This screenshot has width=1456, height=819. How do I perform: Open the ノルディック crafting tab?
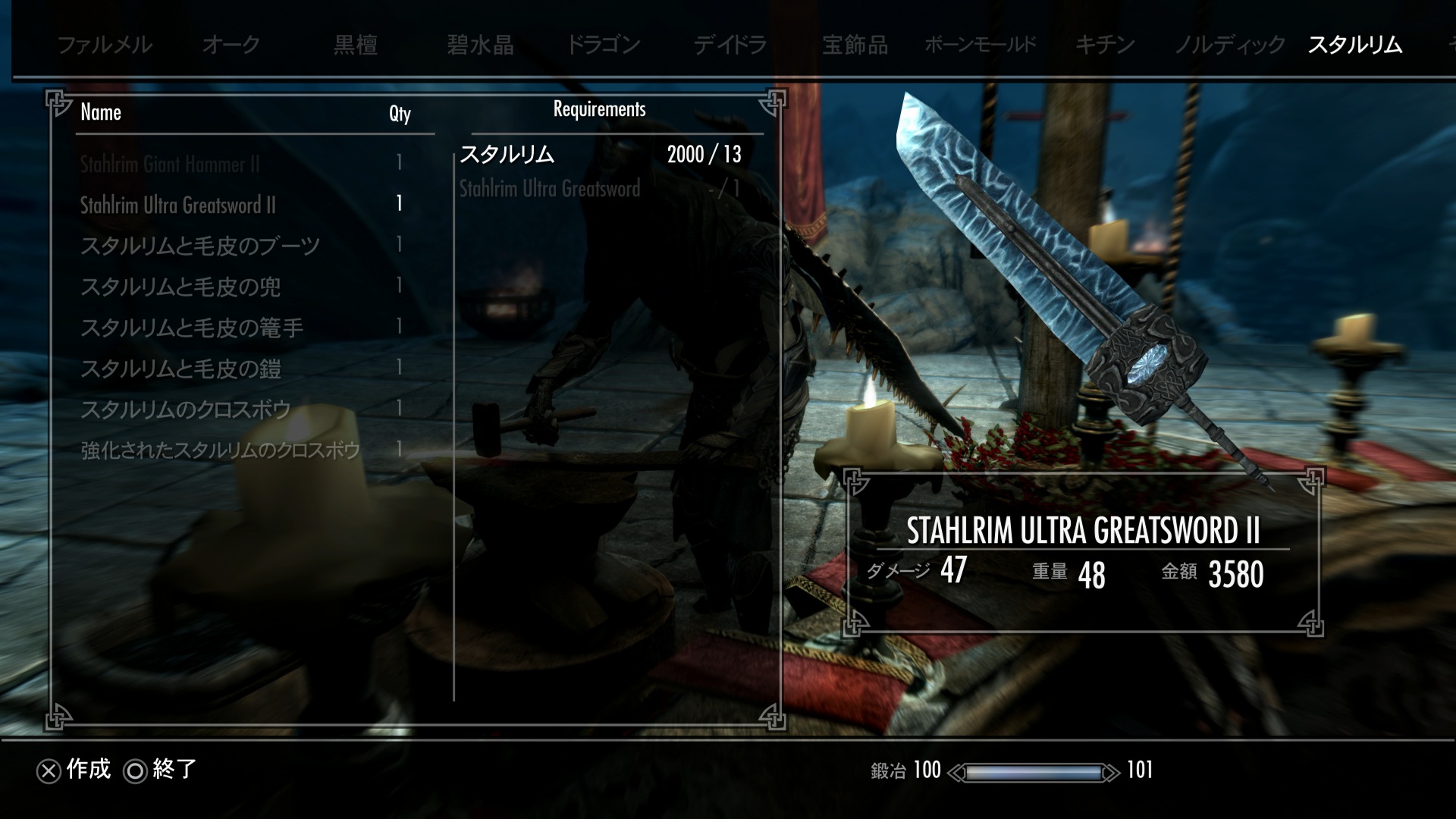click(1229, 45)
